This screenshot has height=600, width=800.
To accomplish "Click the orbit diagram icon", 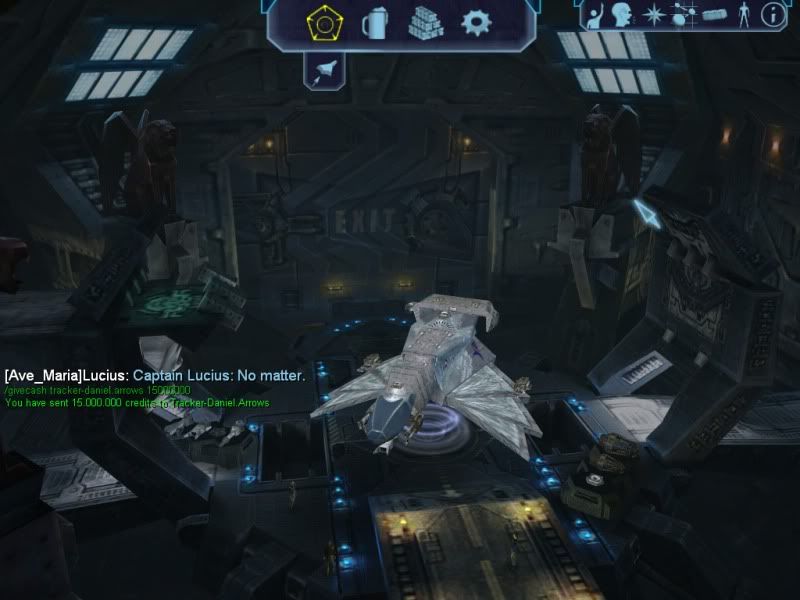I will [683, 14].
